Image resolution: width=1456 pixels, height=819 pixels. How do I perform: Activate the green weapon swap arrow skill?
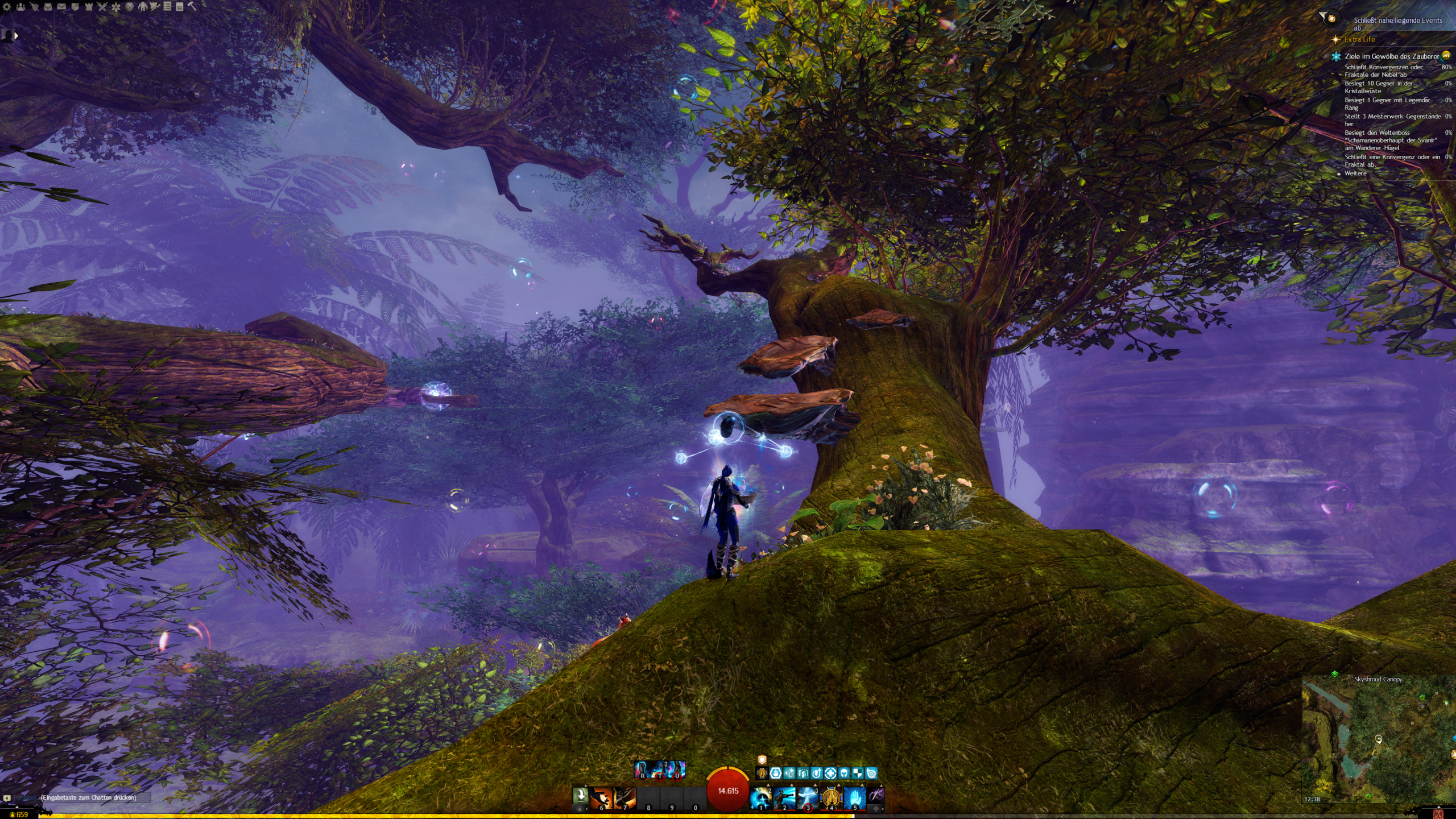pyautogui.click(x=580, y=795)
